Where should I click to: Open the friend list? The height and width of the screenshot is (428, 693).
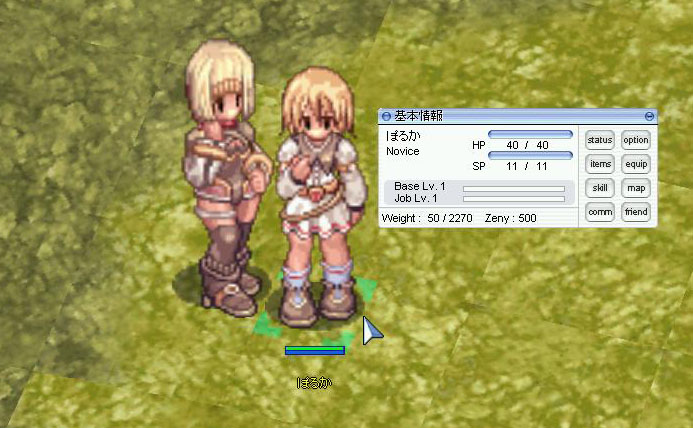point(636,212)
